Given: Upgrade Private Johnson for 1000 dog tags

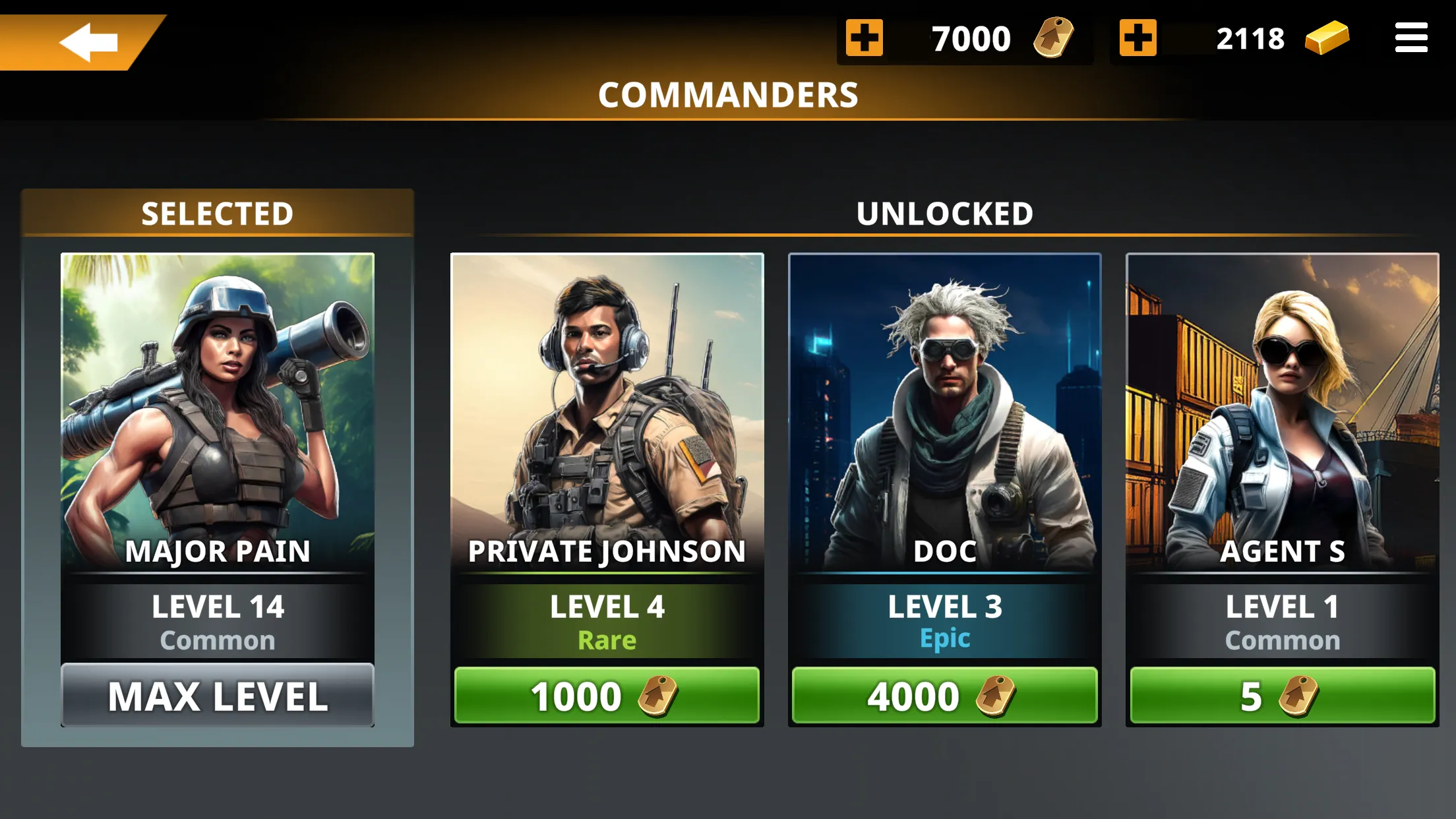Looking at the screenshot, I should 607,694.
